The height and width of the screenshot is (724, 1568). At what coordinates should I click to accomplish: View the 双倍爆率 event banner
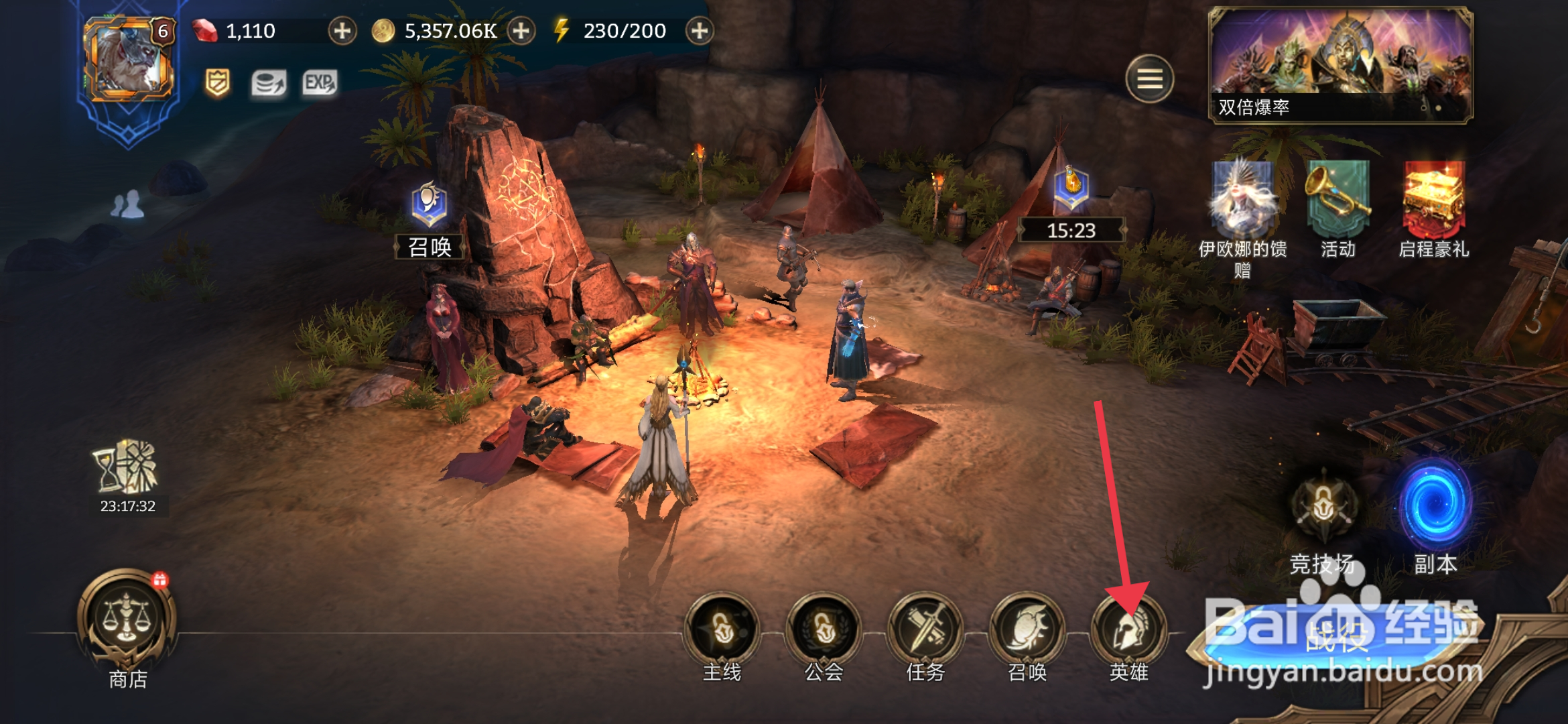click(x=1340, y=65)
